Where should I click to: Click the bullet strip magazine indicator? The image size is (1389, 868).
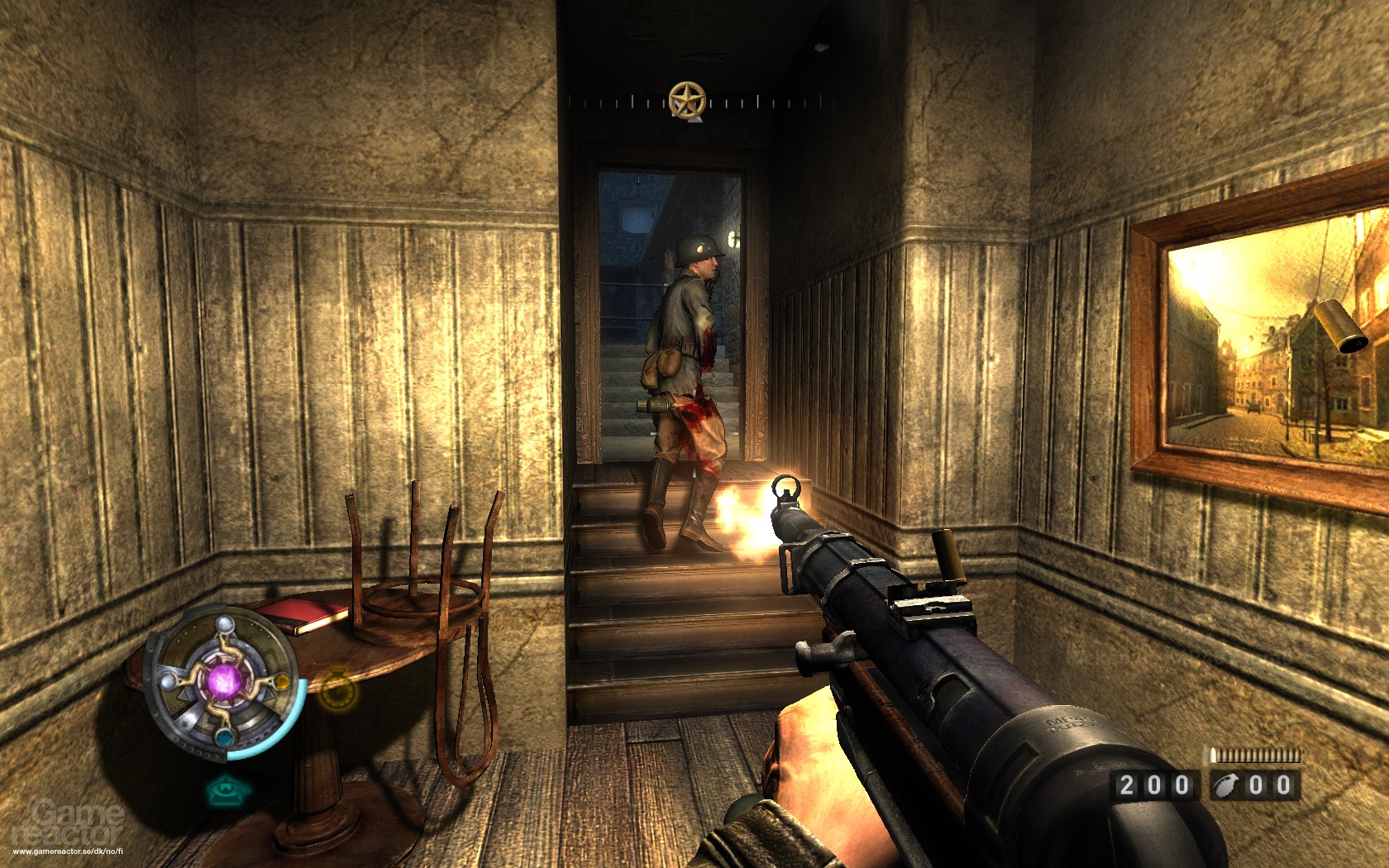[x=1253, y=753]
